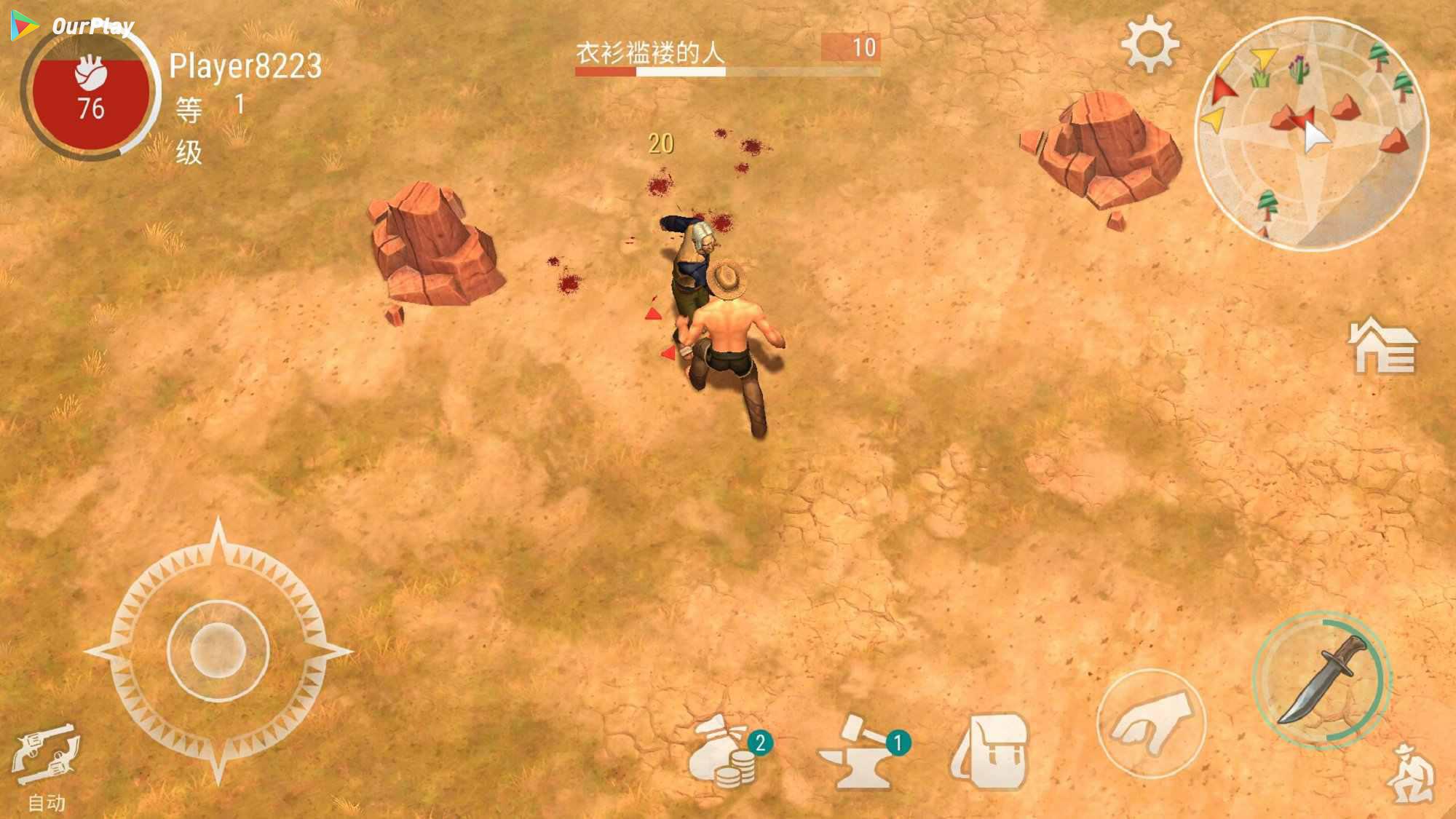Open the Player8223 profile
Viewport: 1456px width, 819px height.
(x=245, y=66)
